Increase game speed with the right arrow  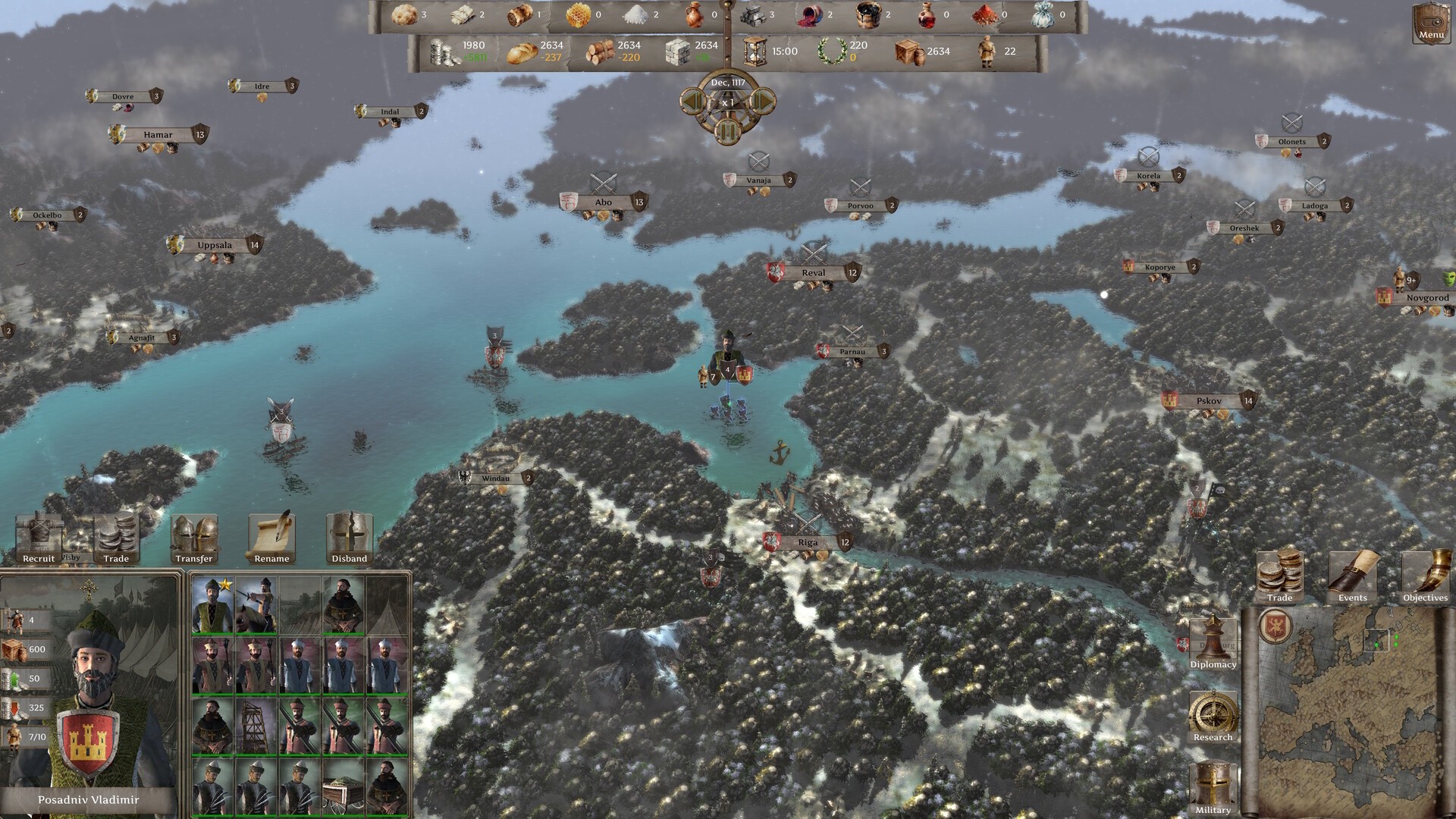point(762,101)
